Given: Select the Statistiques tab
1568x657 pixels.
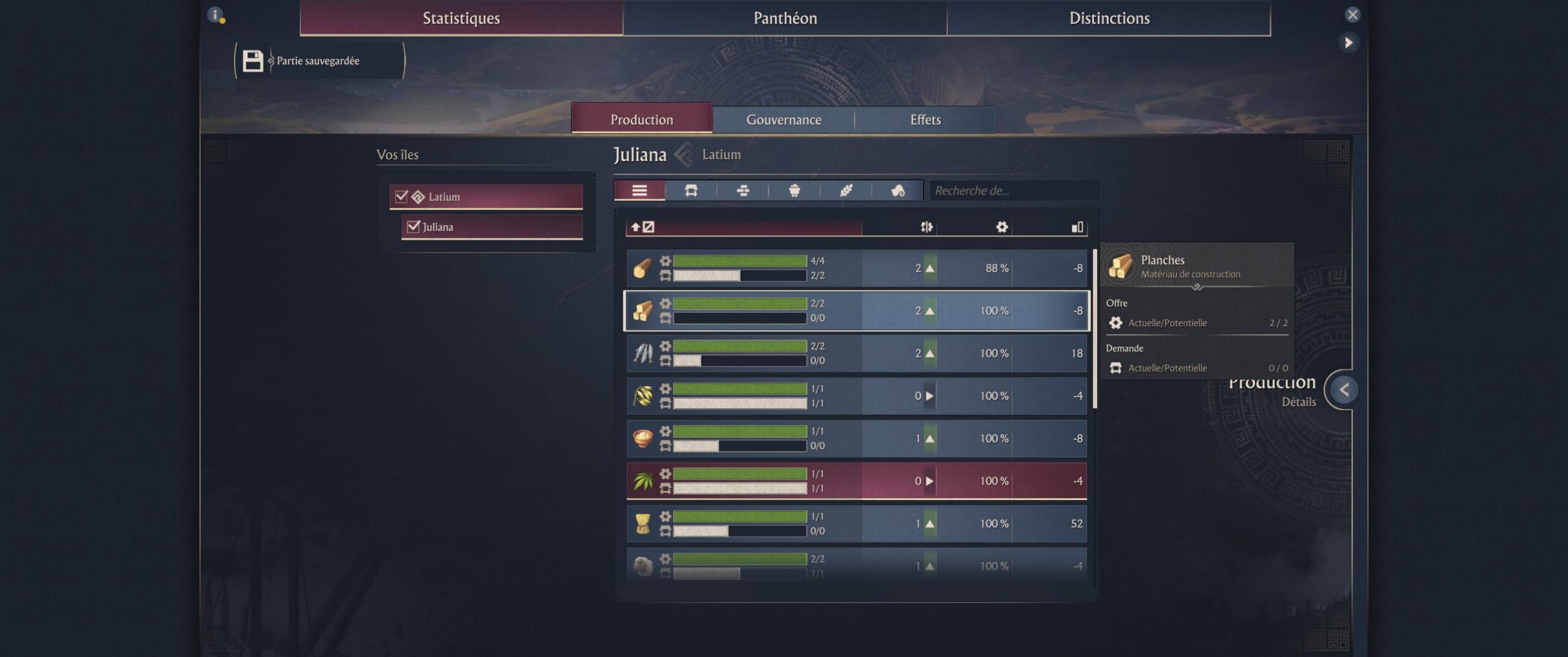Looking at the screenshot, I should point(461,18).
